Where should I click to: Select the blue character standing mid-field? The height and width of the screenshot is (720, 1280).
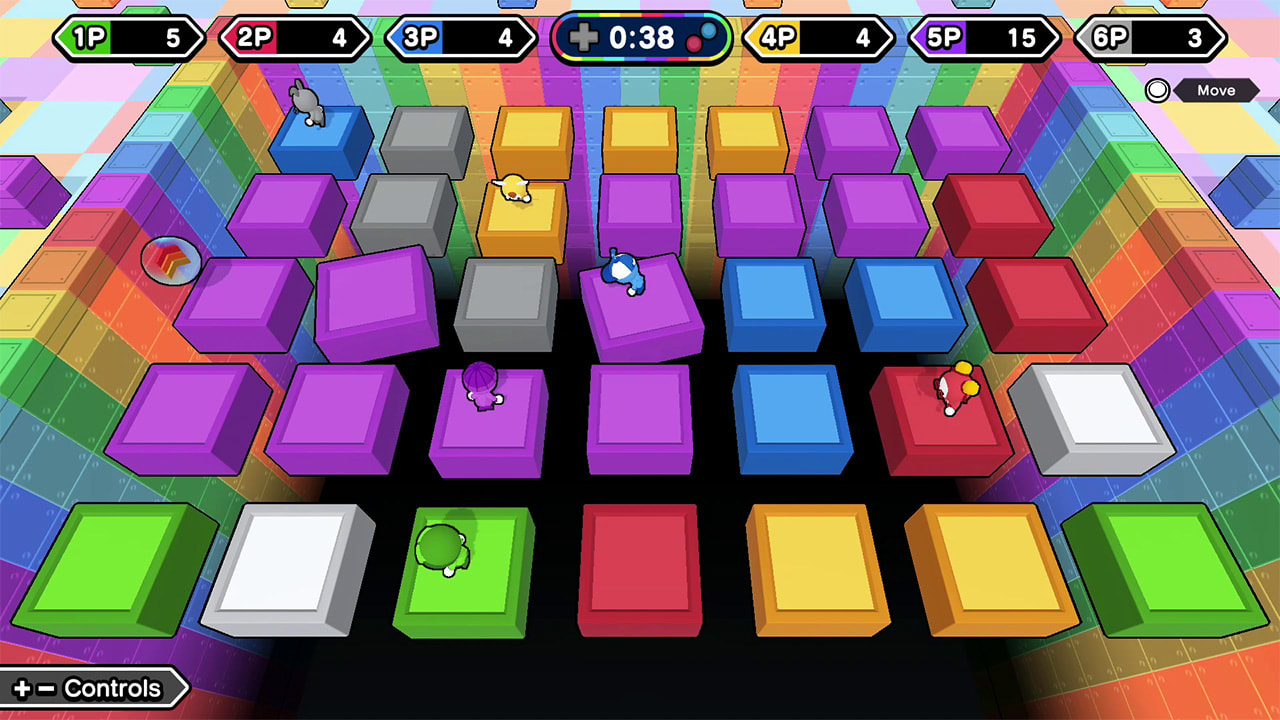coord(625,272)
